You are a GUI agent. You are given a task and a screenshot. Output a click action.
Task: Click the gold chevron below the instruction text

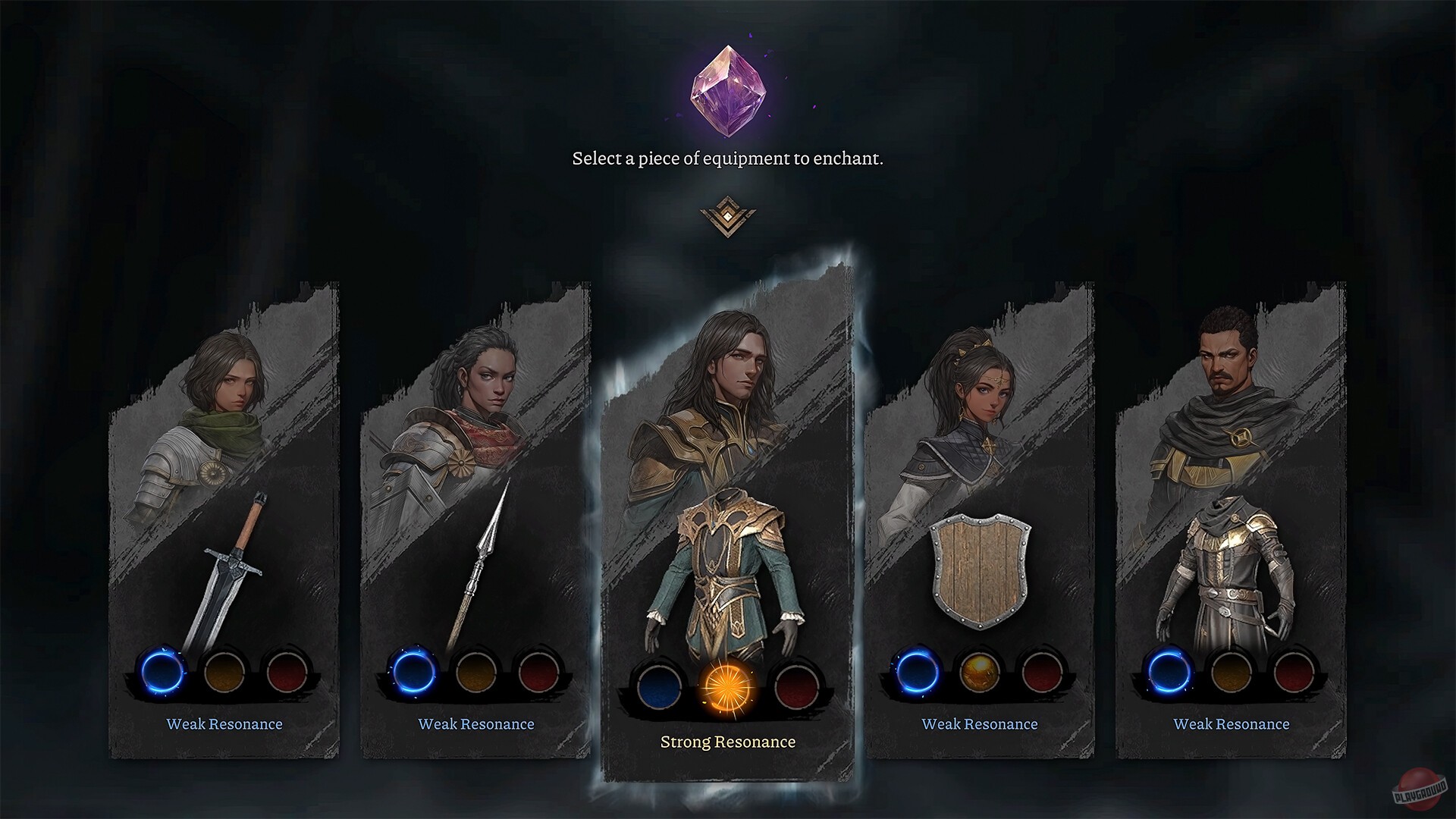click(x=728, y=216)
